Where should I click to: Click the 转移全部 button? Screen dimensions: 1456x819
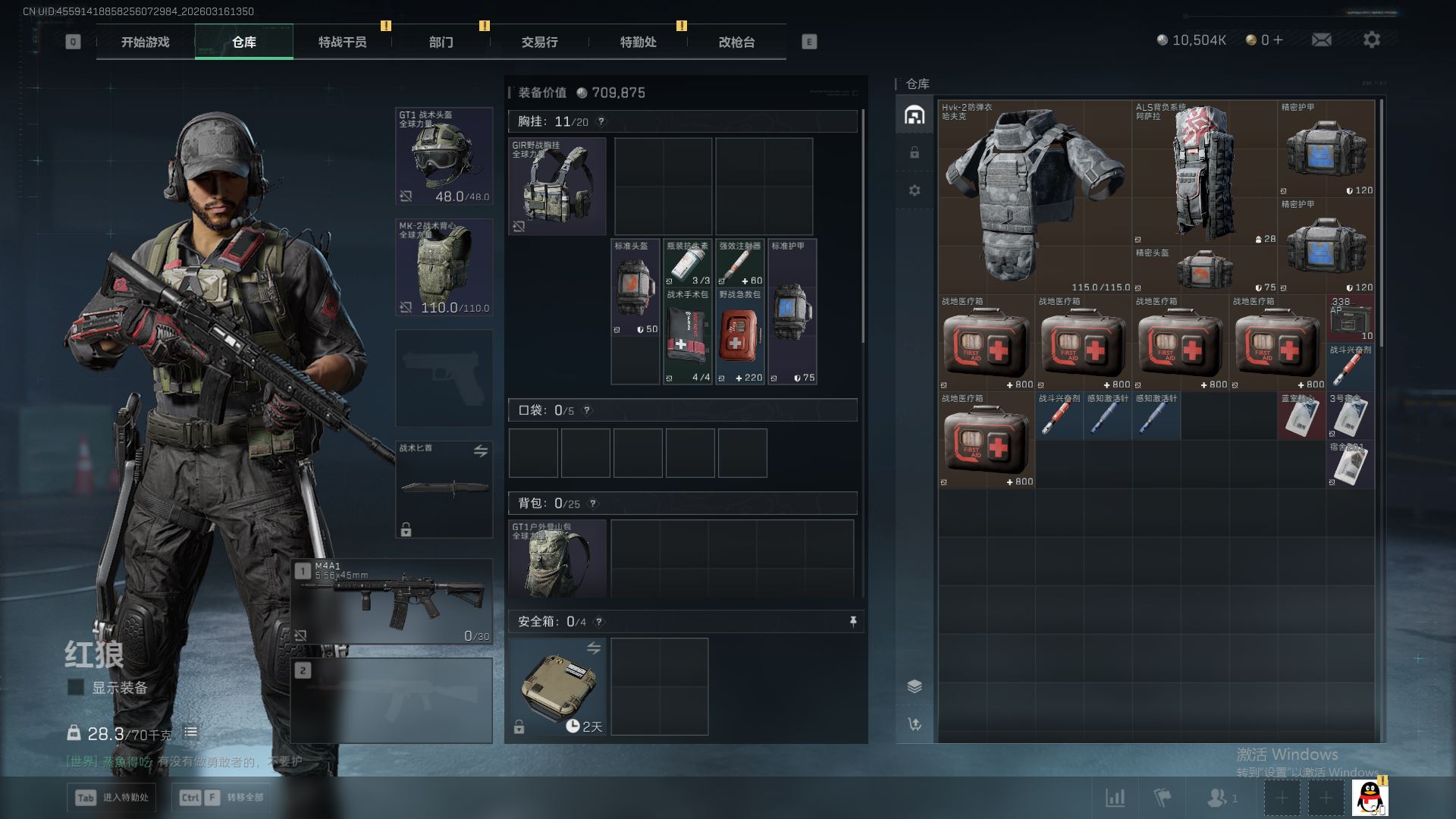pyautogui.click(x=221, y=797)
